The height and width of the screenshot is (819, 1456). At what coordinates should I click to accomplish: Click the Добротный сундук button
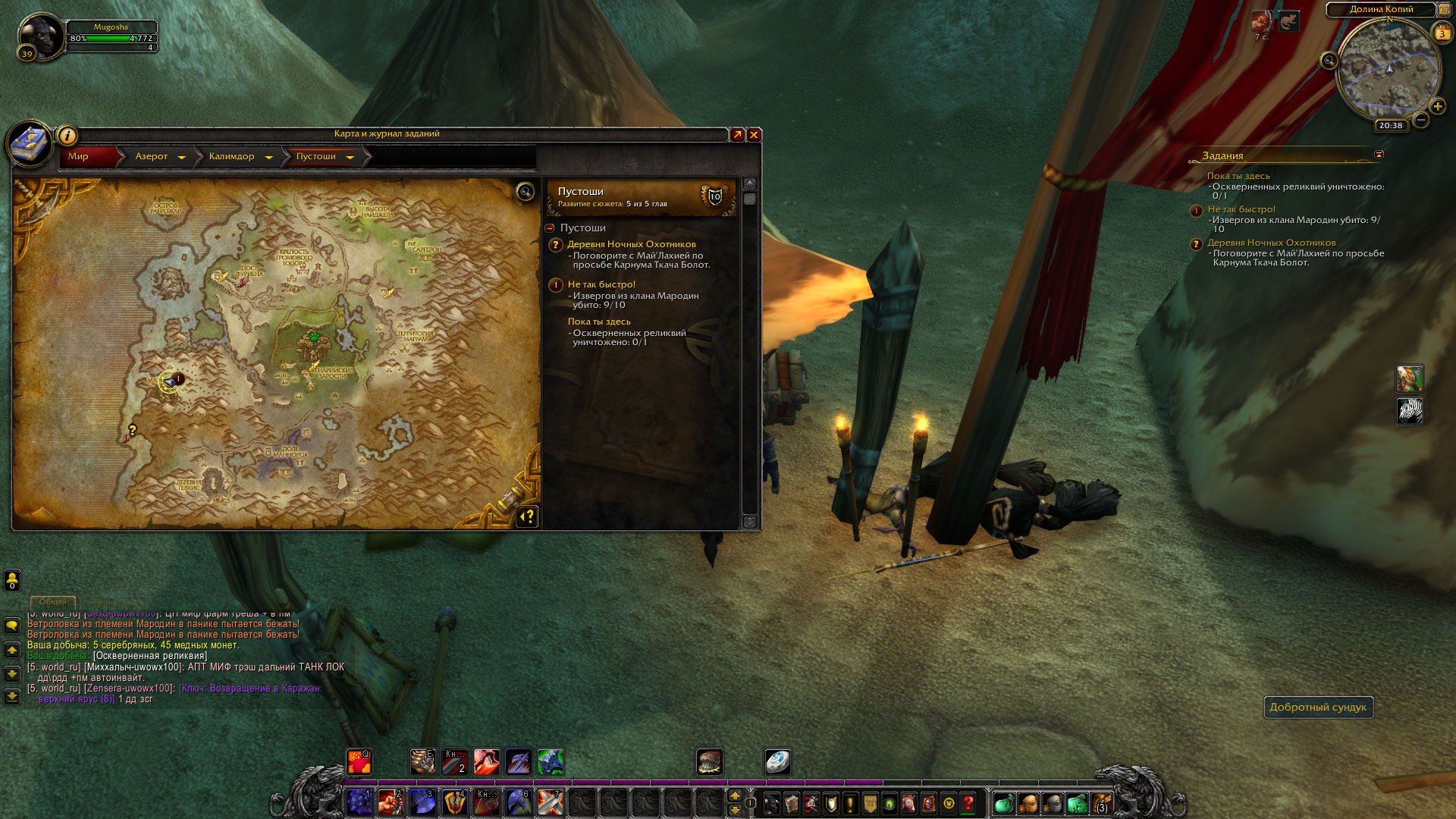1318,708
